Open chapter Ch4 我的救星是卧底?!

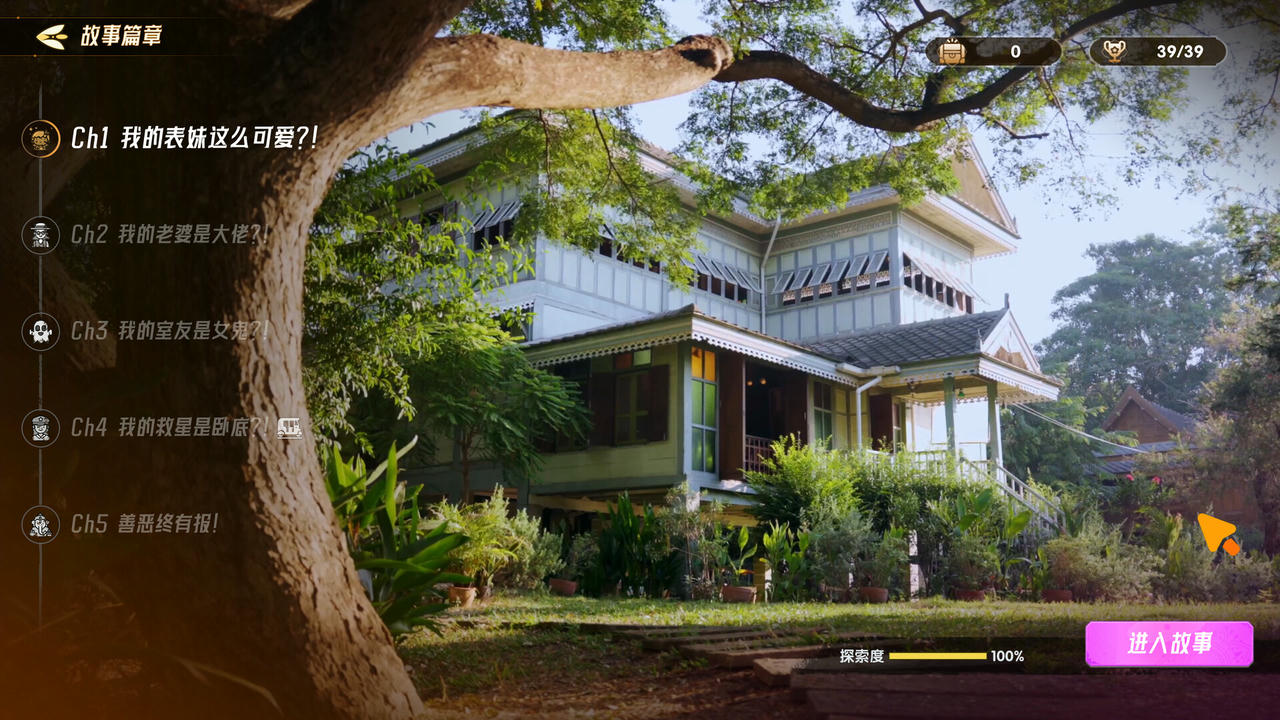pyautogui.click(x=165, y=429)
